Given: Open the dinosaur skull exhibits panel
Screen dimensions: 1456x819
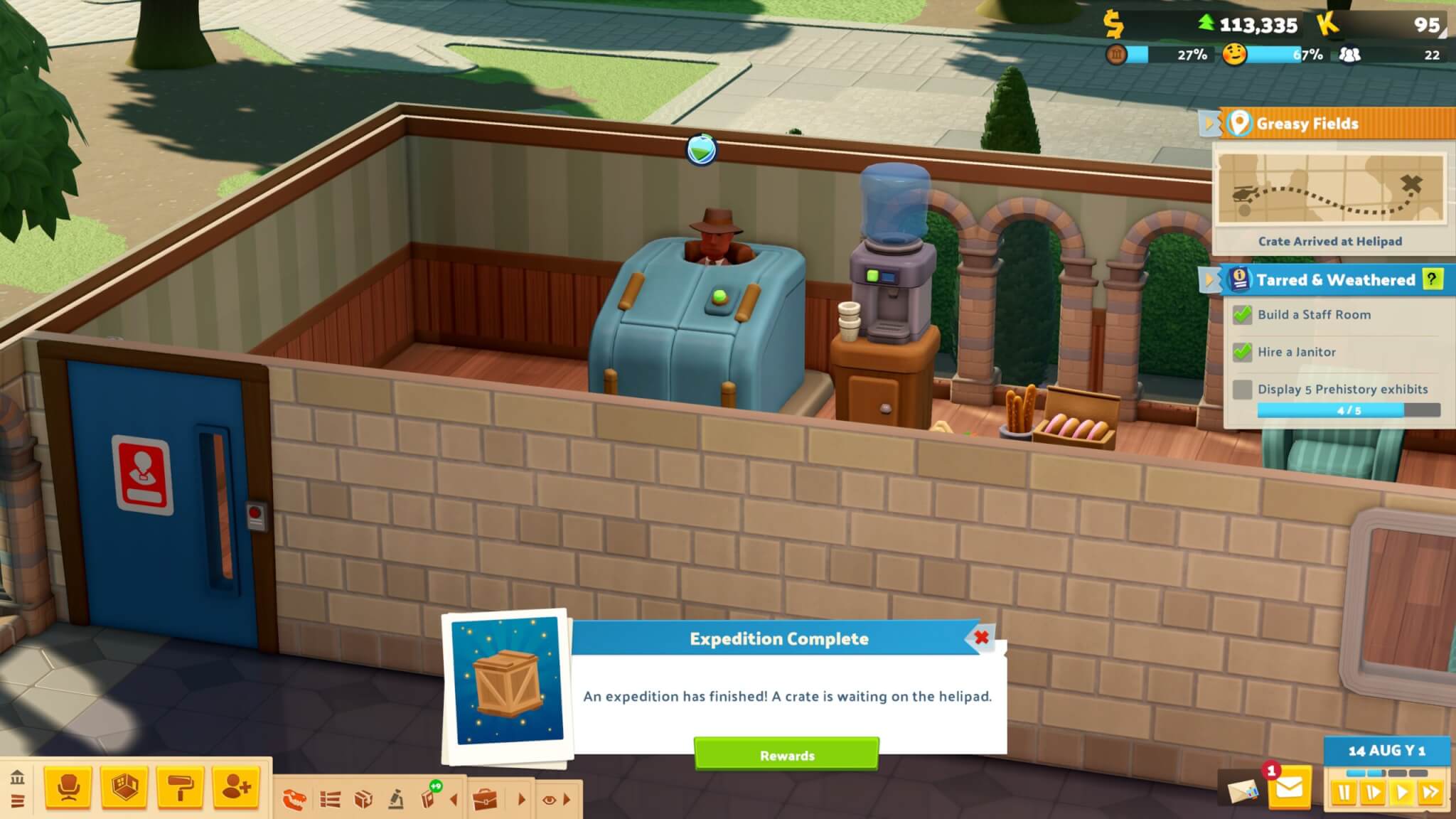Looking at the screenshot, I should 294,800.
